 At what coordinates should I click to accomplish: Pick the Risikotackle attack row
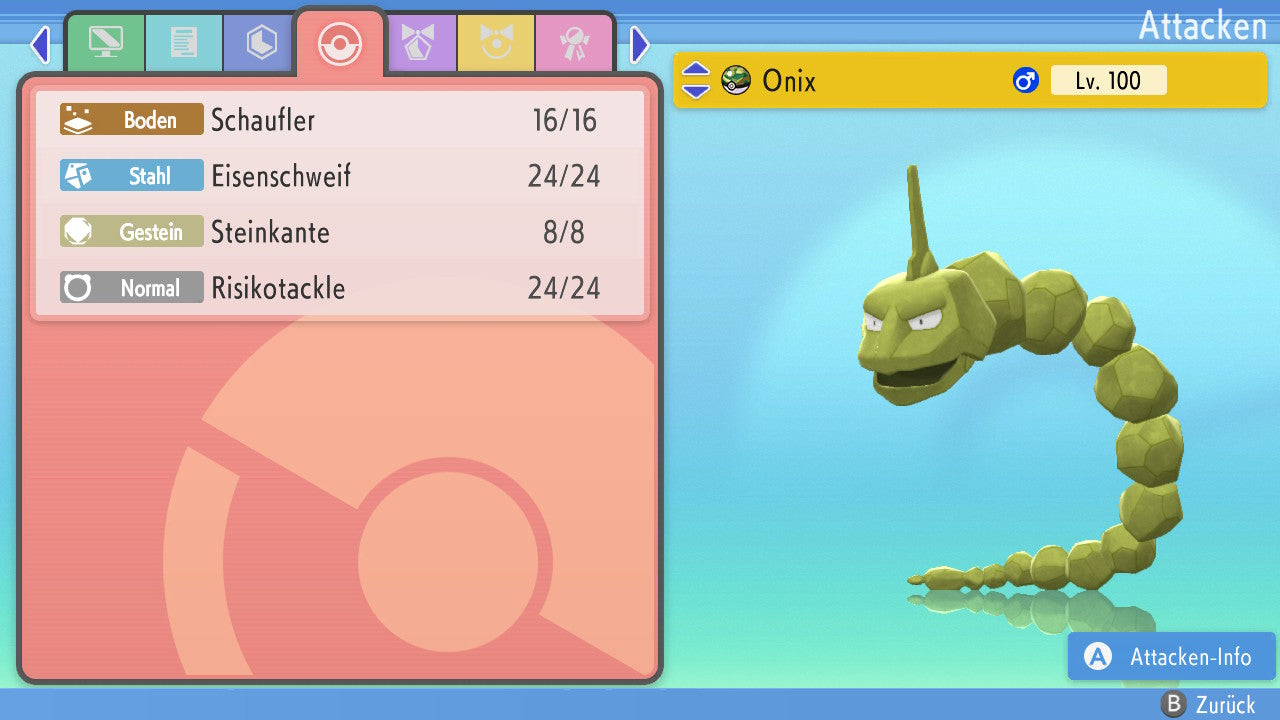pos(340,288)
